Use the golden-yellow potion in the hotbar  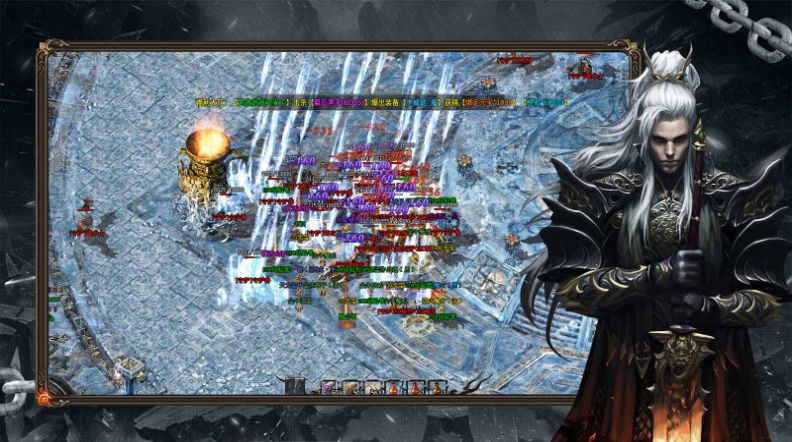435,388
